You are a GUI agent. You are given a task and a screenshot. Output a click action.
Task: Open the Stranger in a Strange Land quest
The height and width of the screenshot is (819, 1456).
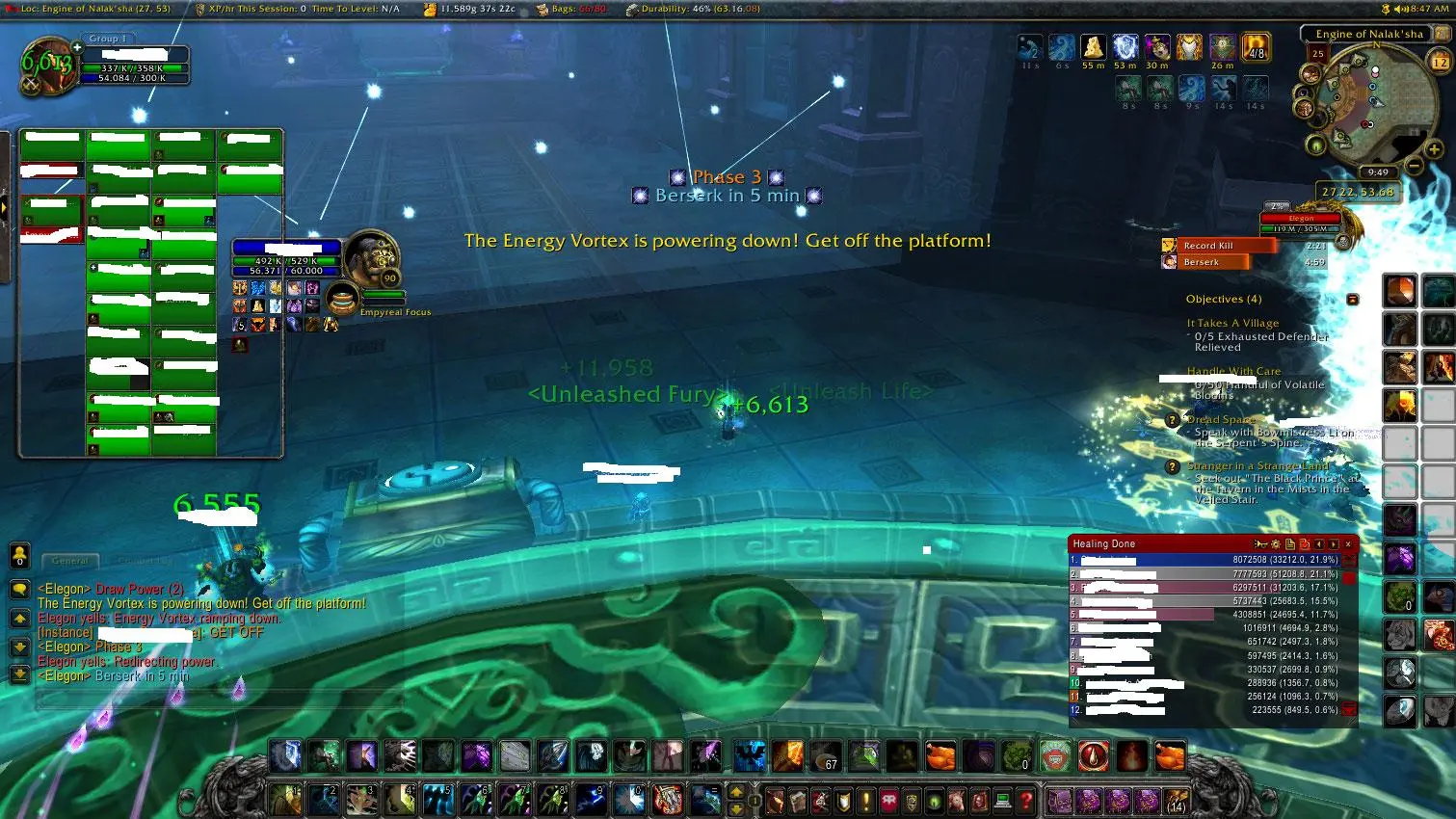pyautogui.click(x=1257, y=466)
